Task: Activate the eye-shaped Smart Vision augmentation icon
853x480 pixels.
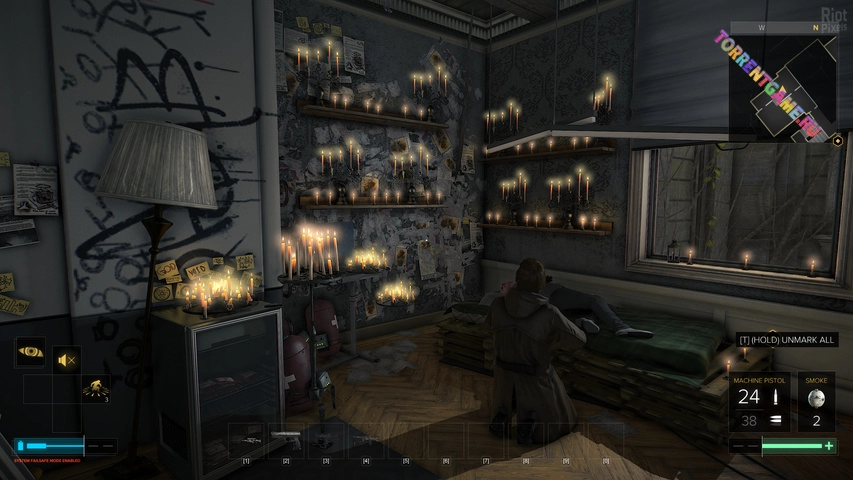Action: click(30, 353)
